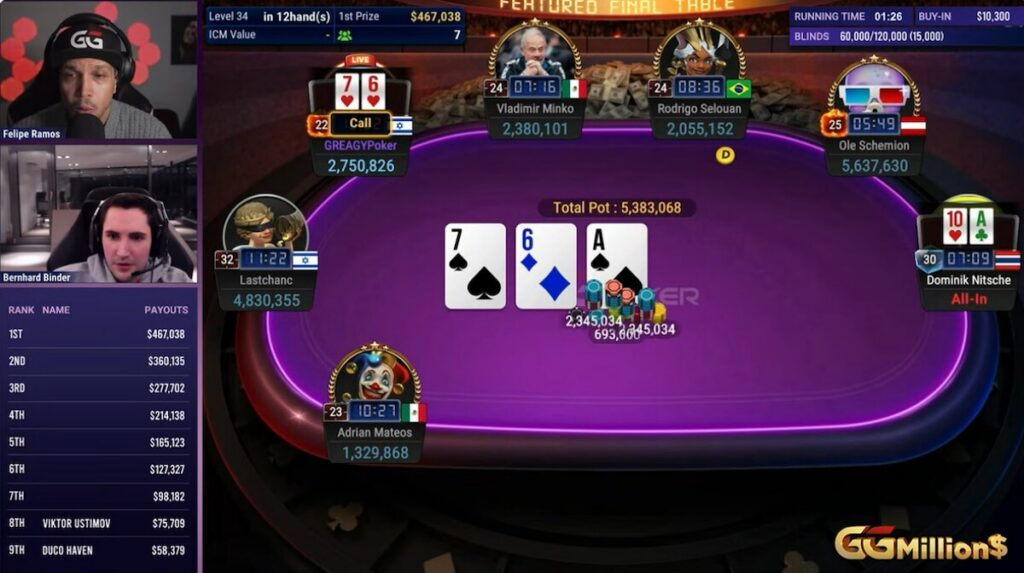This screenshot has height=573, width=1024.
Task: Show GREAGYPoker's hole cards
Action: click(x=360, y=91)
